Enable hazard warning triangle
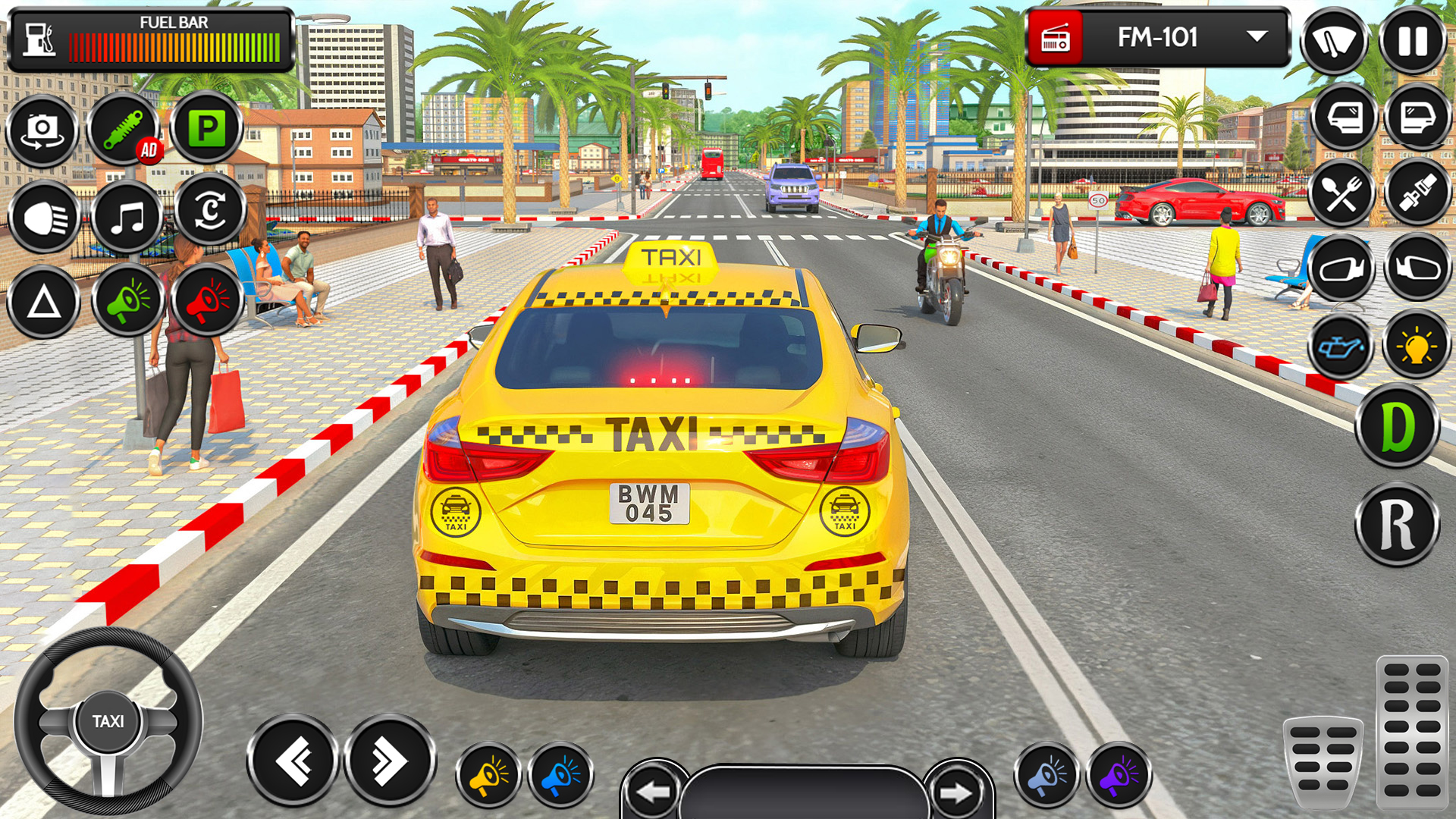1456x819 pixels. pos(43,302)
